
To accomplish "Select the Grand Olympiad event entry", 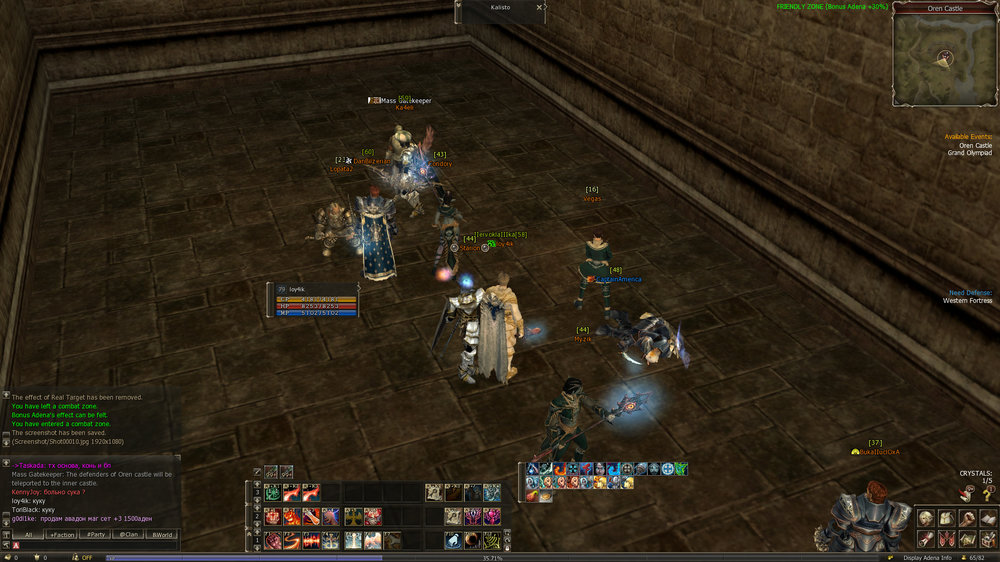I will (x=969, y=153).
